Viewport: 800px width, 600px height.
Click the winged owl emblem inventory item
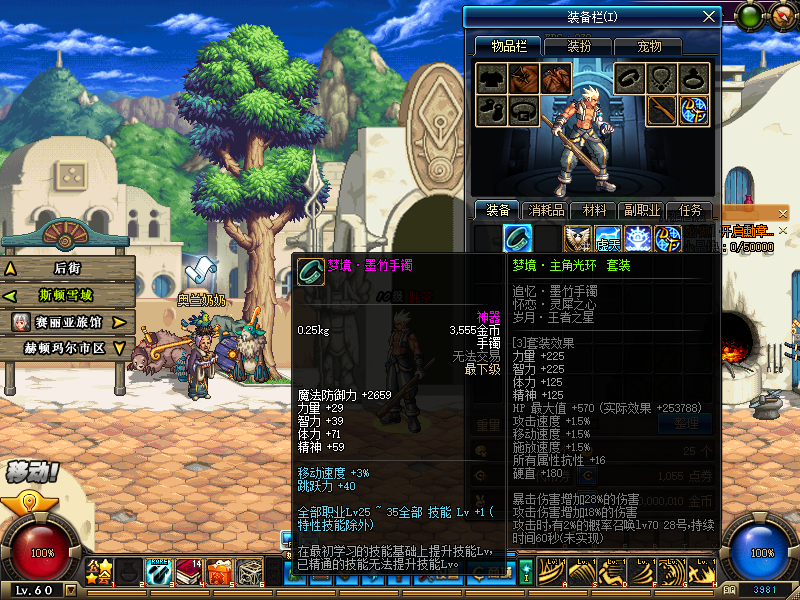578,238
